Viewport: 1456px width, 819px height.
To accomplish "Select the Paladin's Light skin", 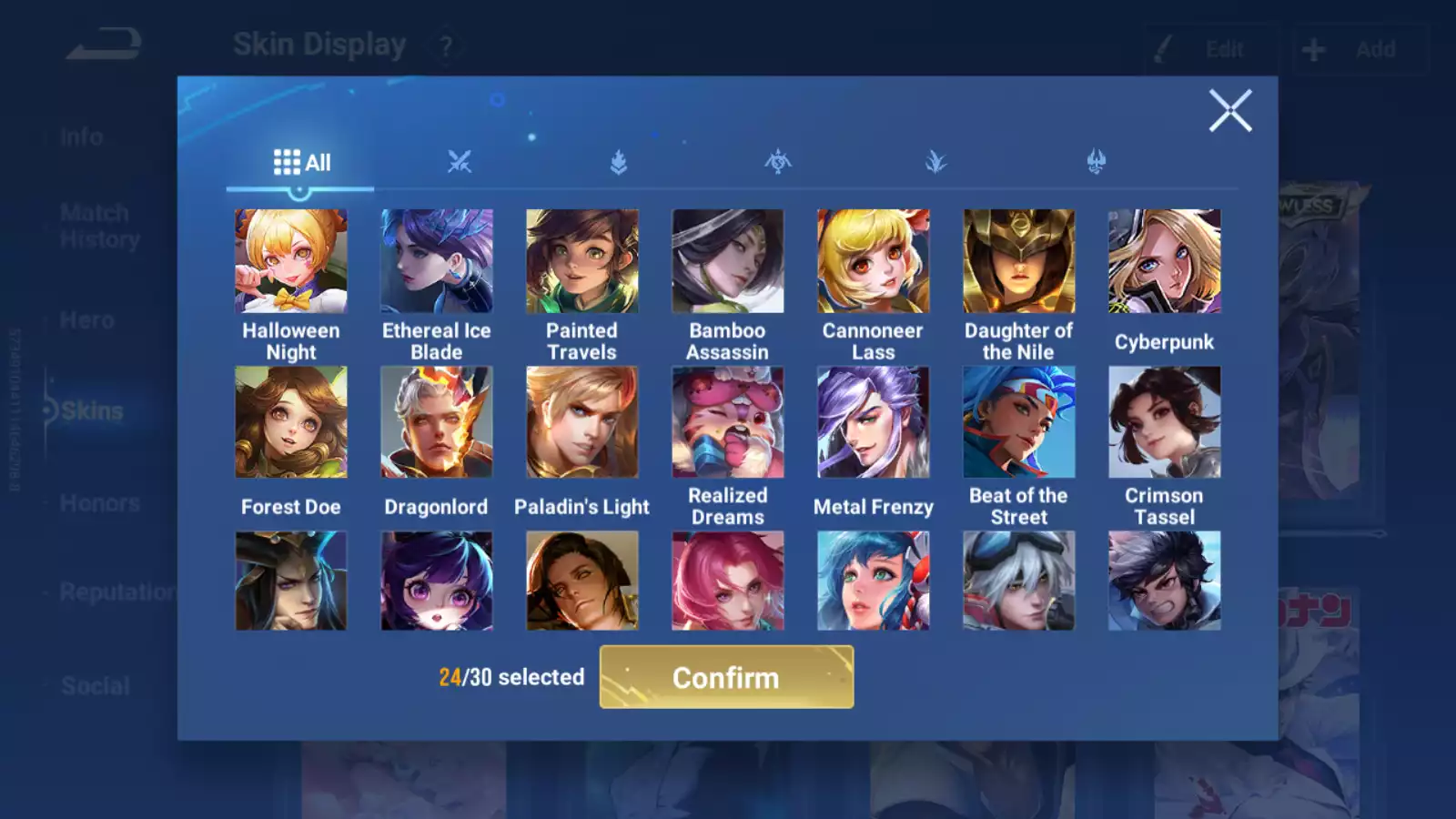I will coord(581,422).
